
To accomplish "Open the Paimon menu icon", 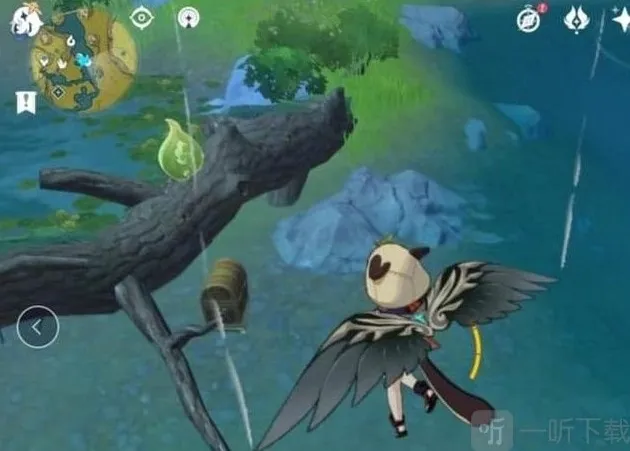I will [x=23, y=20].
